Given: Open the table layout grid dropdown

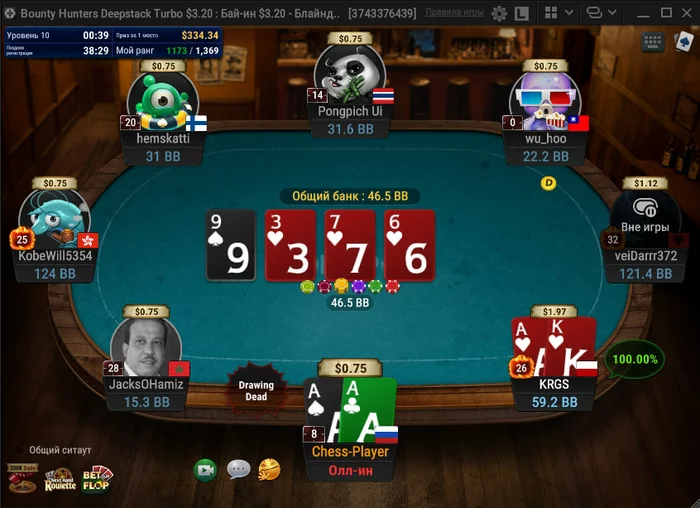Looking at the screenshot, I should point(560,14).
